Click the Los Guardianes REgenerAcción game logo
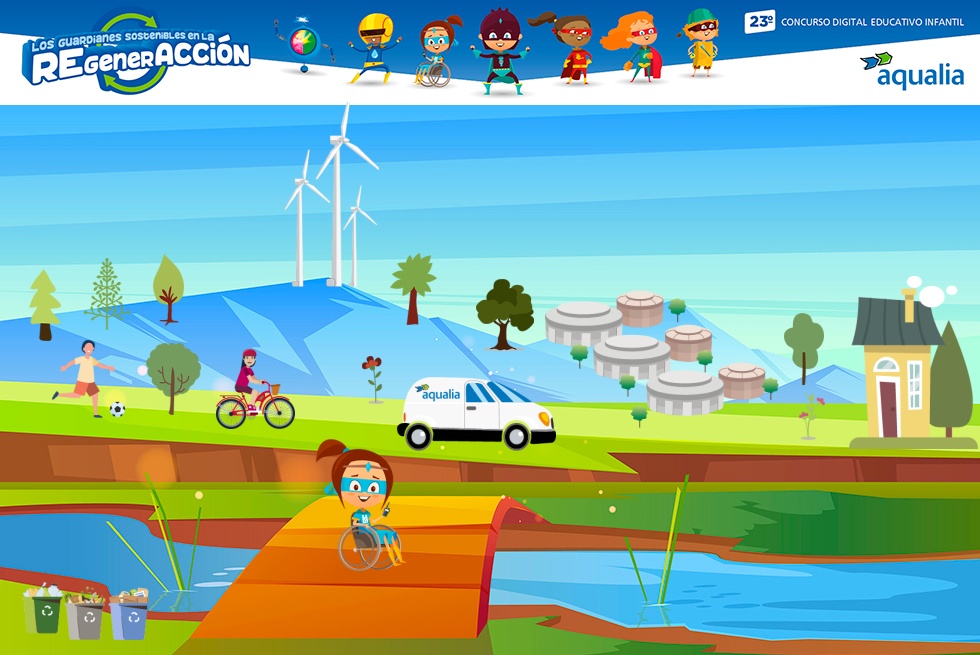 [138, 56]
